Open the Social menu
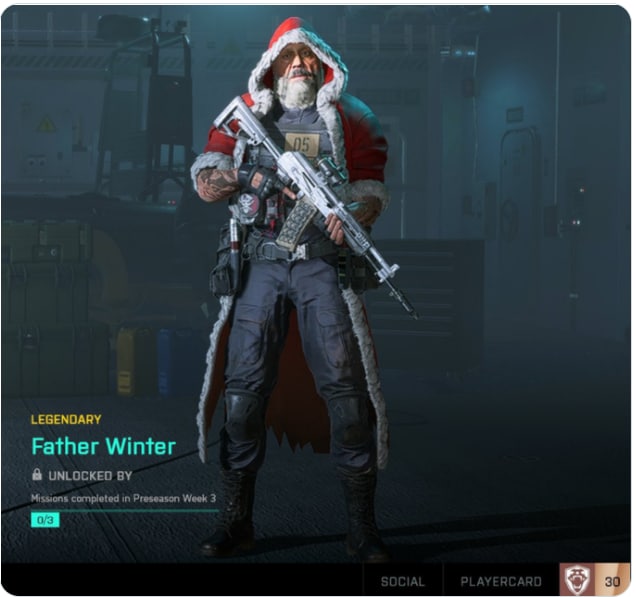This screenshot has width=636, height=597. [402, 581]
